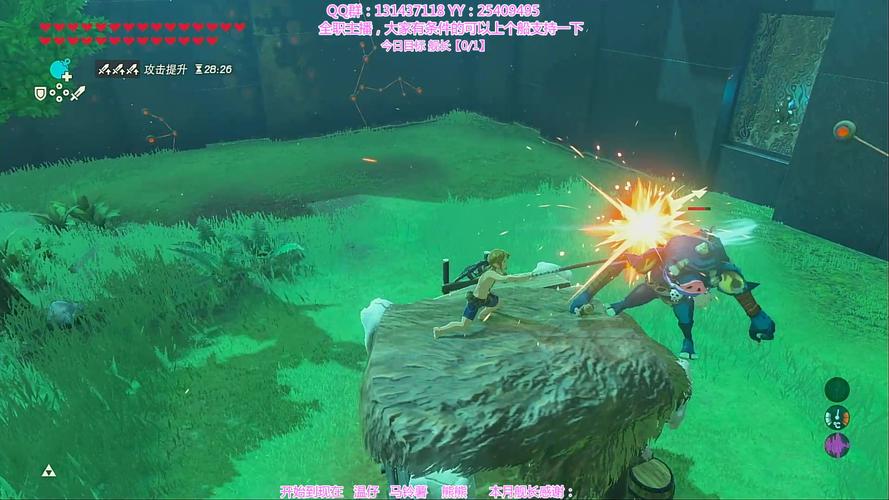Click the small Triforce icon

(47, 471)
